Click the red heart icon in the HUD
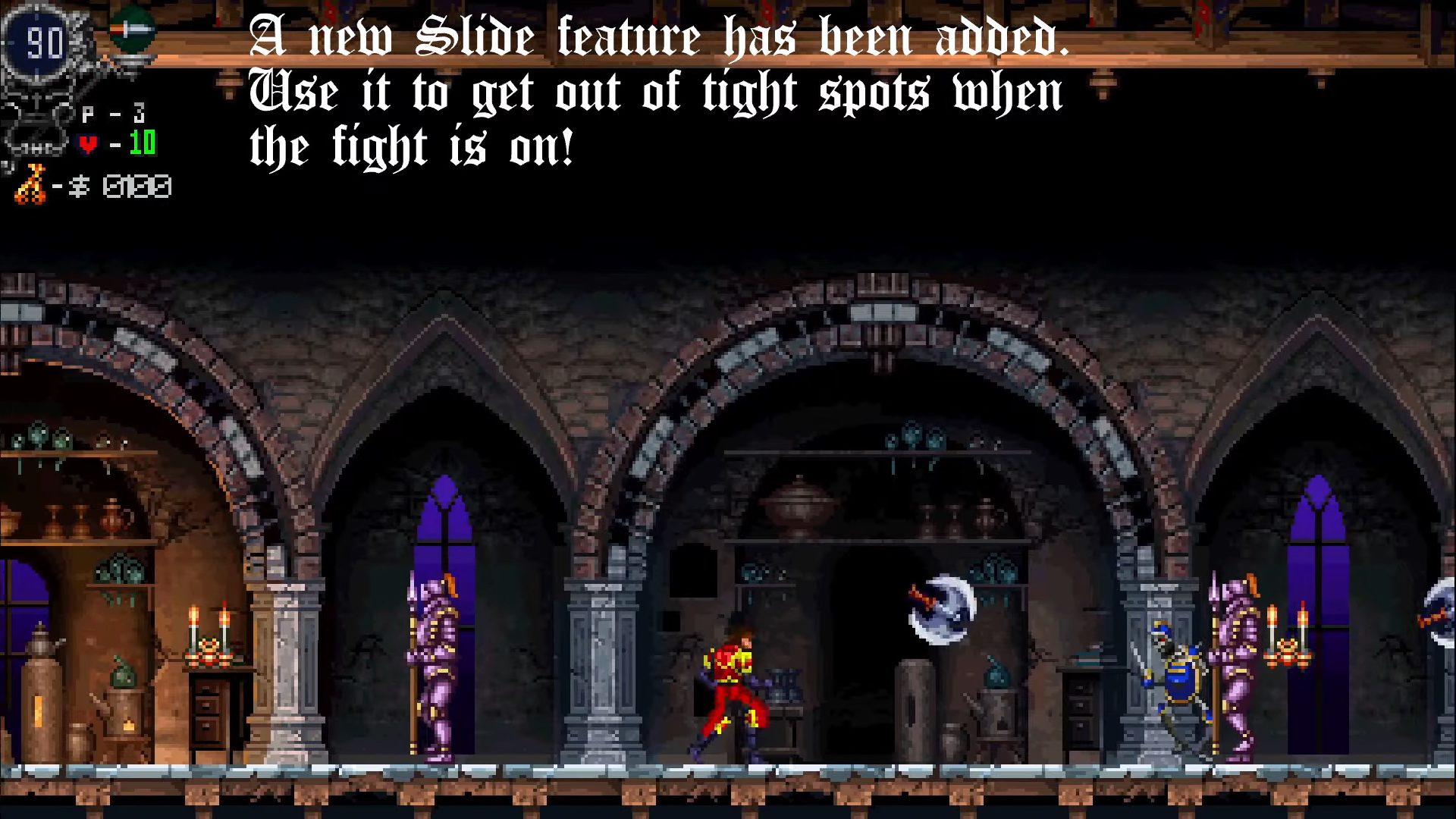 pyautogui.click(x=87, y=144)
